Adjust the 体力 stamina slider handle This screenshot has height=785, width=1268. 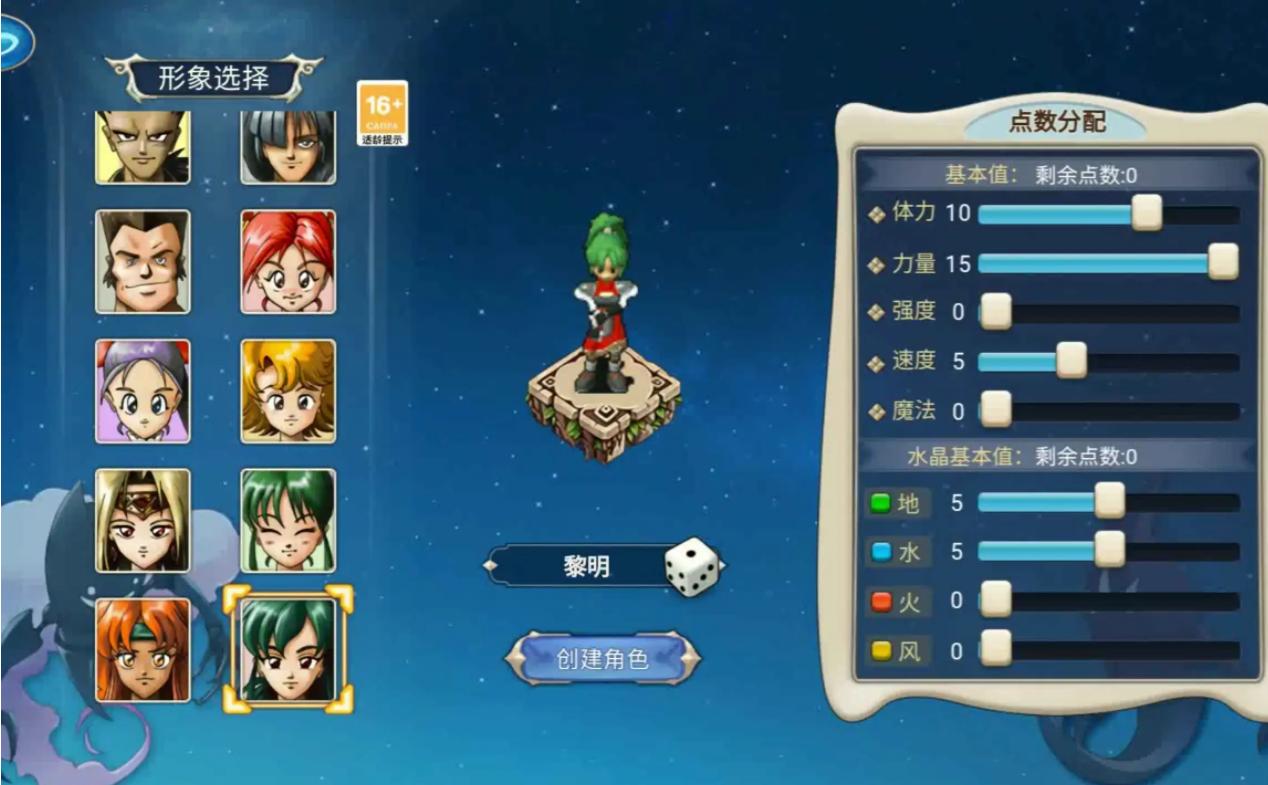1146,213
